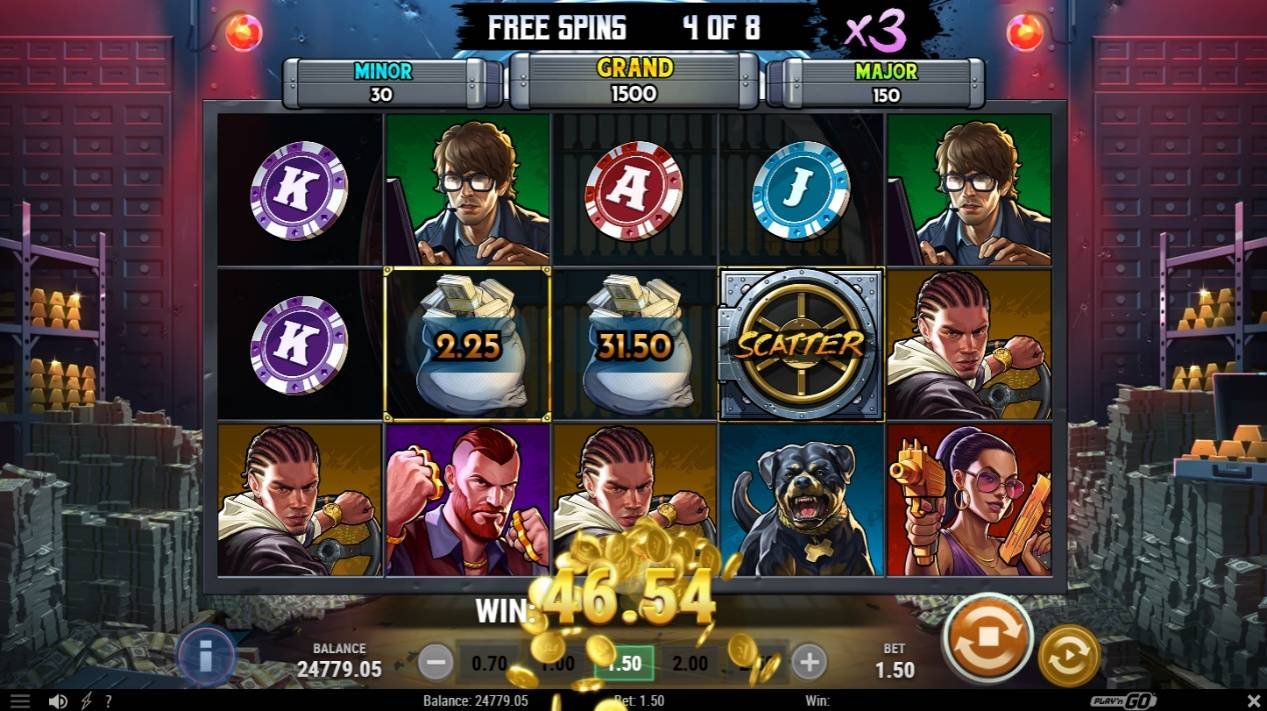Increase the bet with the plus button
The image size is (1267, 711).
[x=809, y=661]
